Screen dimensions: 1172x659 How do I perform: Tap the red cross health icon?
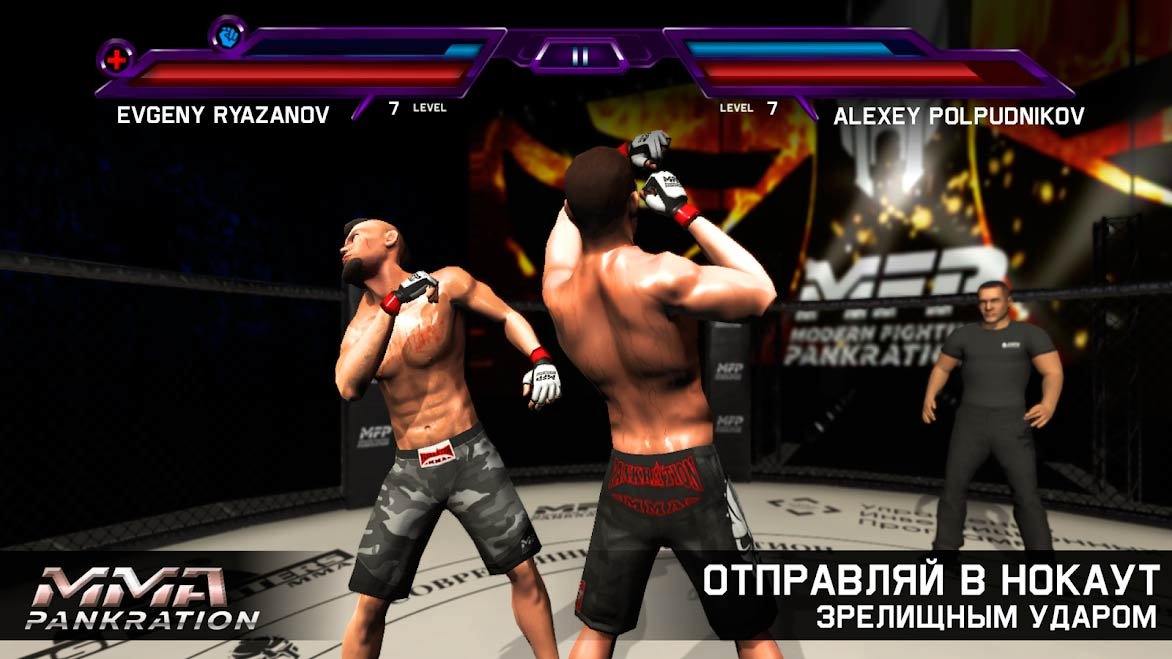pos(116,56)
